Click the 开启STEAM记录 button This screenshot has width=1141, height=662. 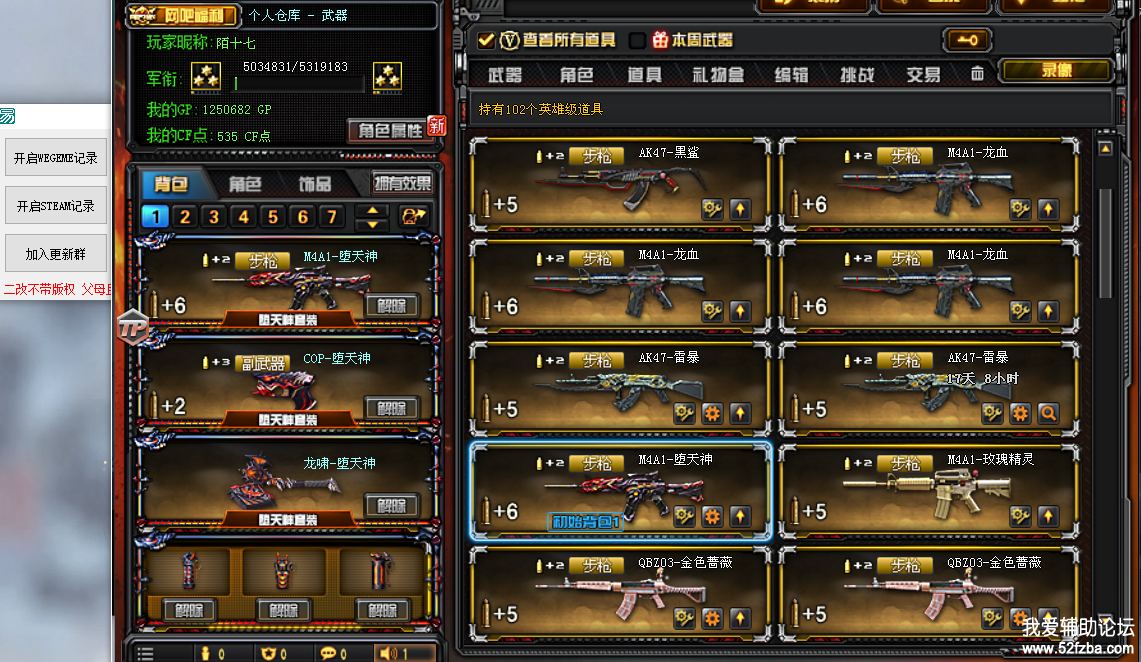[x=56, y=206]
